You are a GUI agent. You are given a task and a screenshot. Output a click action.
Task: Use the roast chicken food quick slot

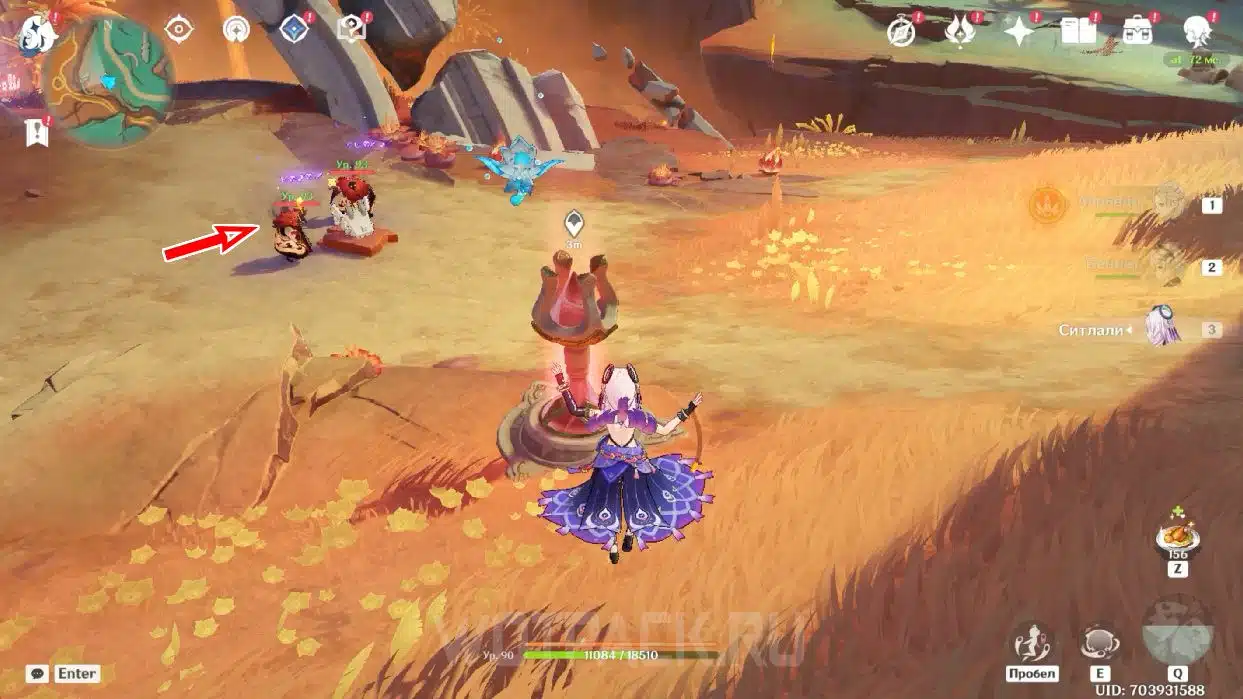coord(1177,535)
